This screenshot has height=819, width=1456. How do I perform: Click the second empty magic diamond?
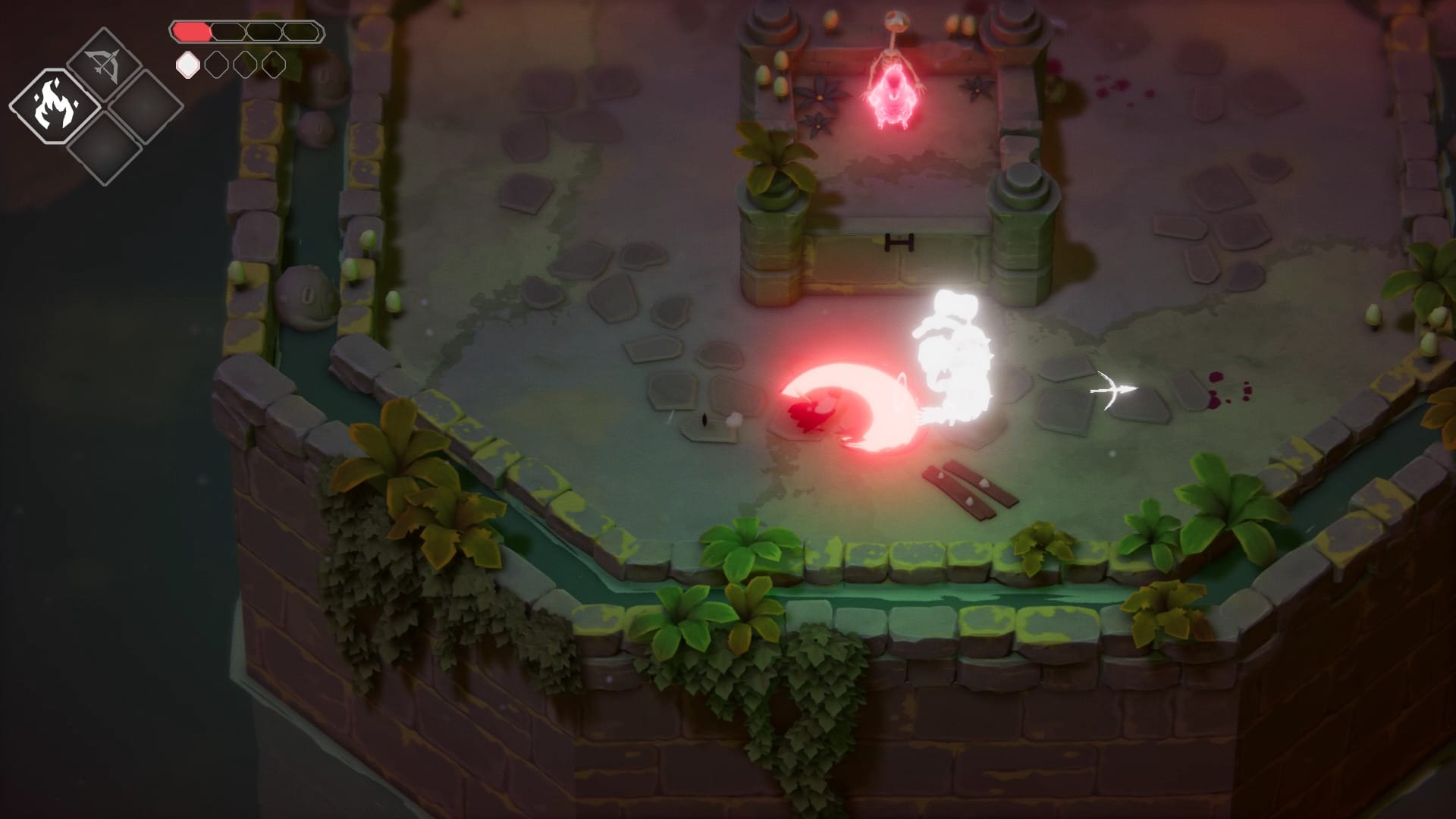[216, 65]
